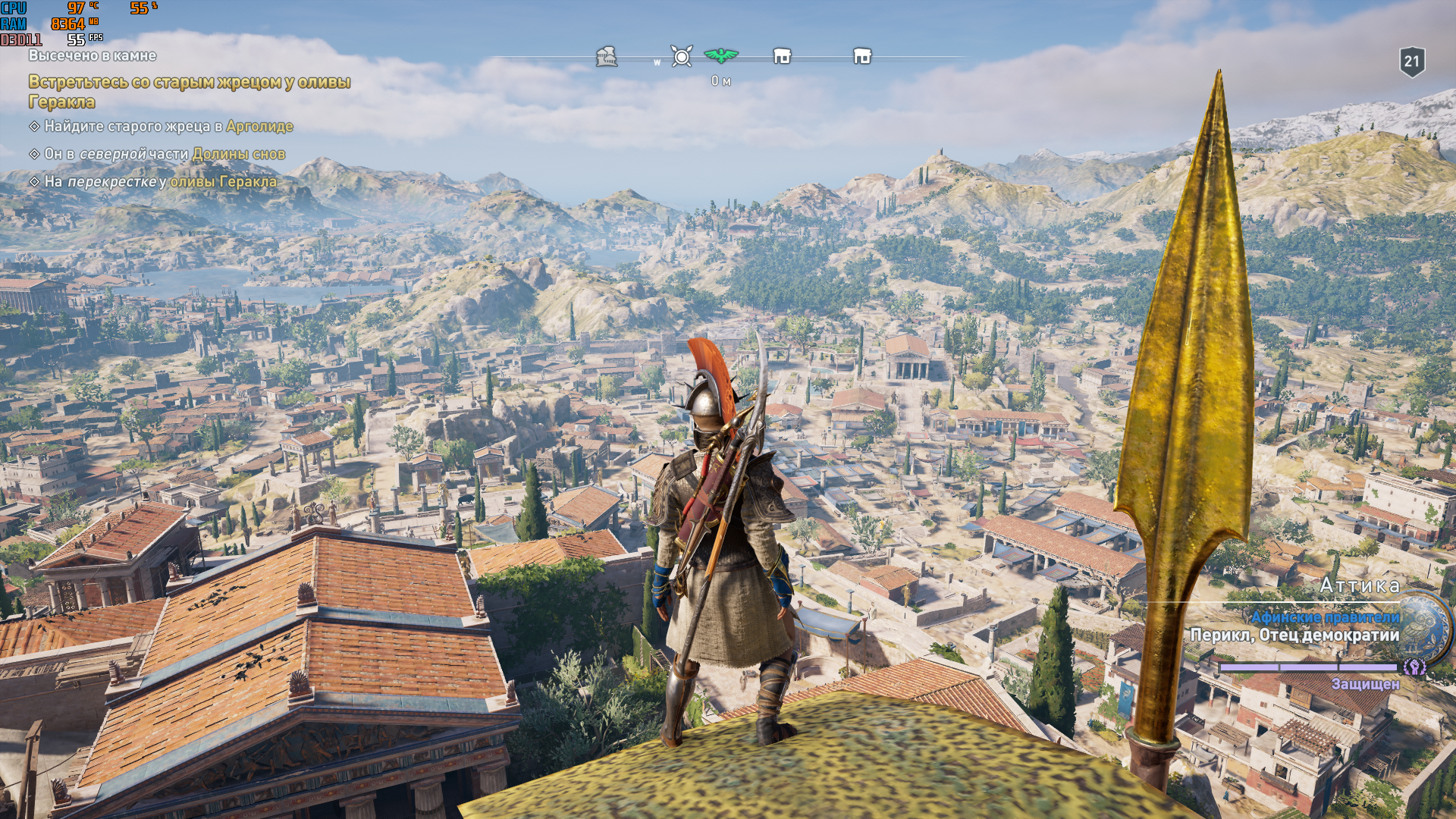Click the Athenian owl faction emblem

click(x=1426, y=626)
